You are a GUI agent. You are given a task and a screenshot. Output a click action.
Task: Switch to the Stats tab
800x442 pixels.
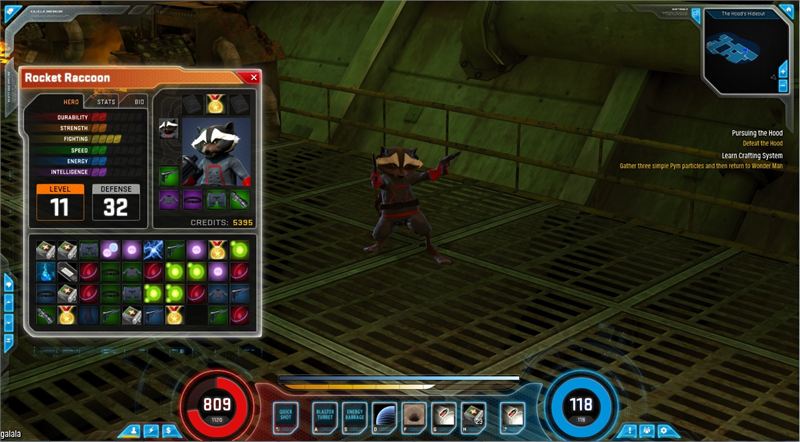click(x=106, y=102)
